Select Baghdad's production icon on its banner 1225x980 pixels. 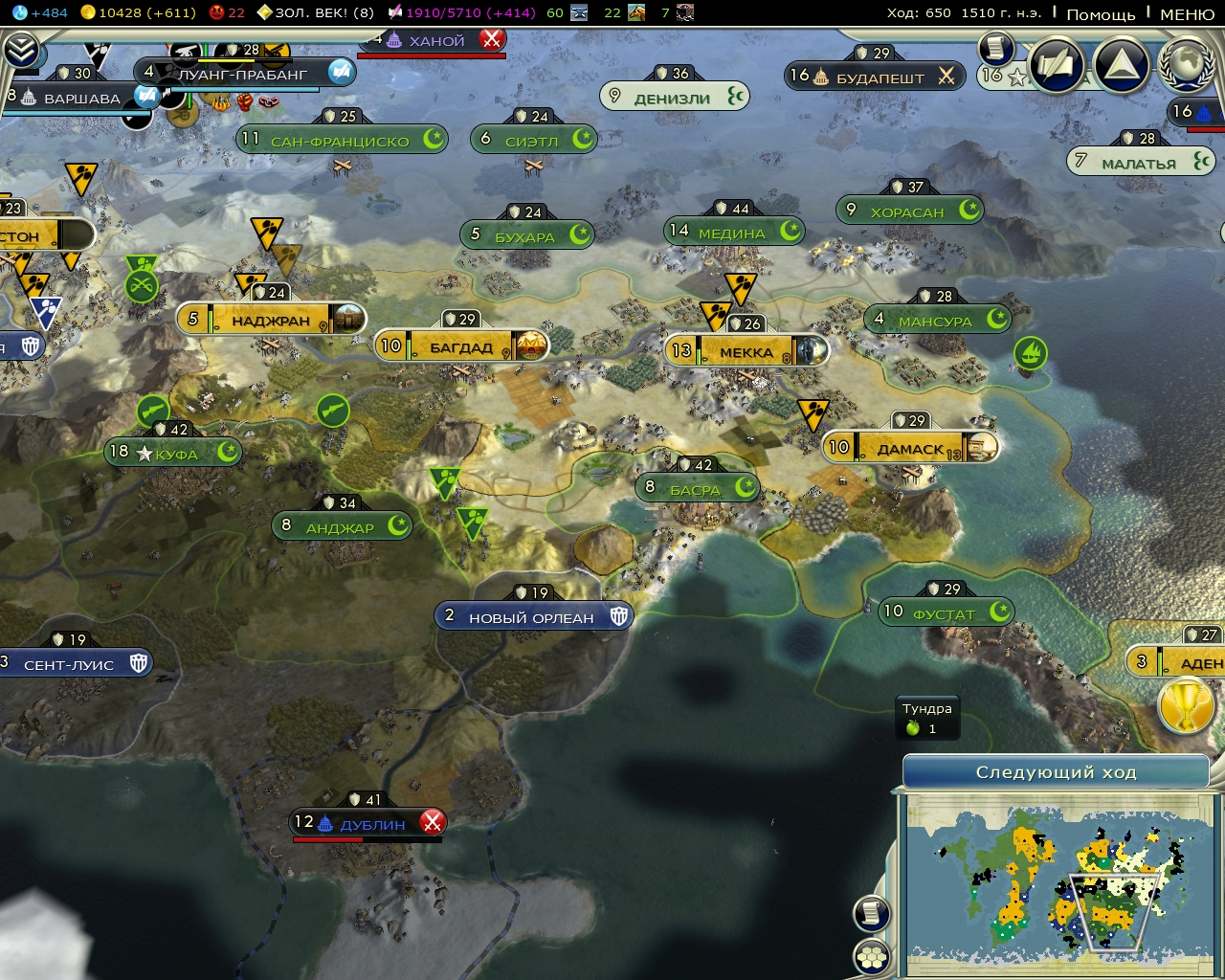point(529,345)
